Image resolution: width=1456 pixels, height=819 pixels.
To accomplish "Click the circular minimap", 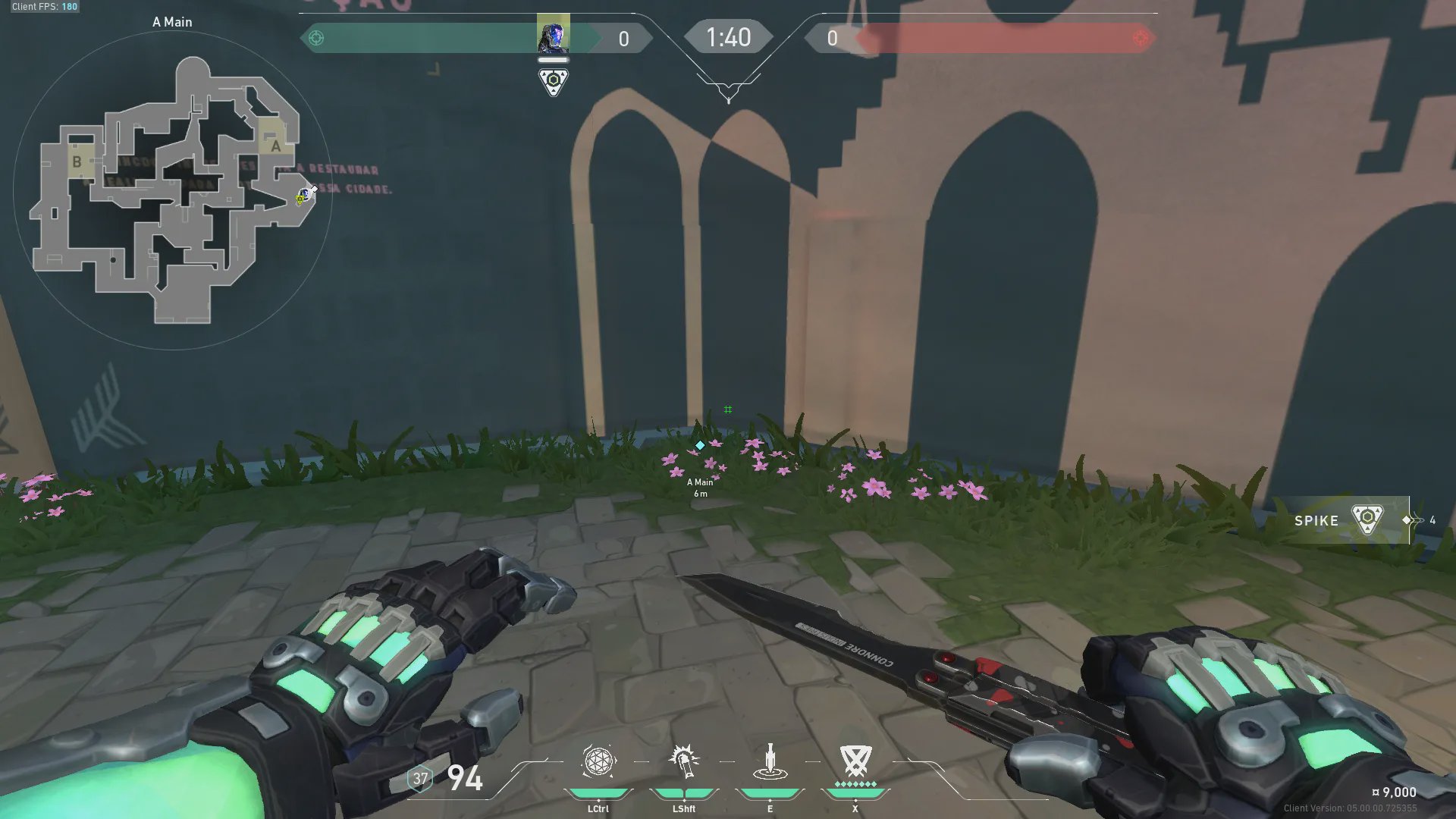I will [x=173, y=191].
